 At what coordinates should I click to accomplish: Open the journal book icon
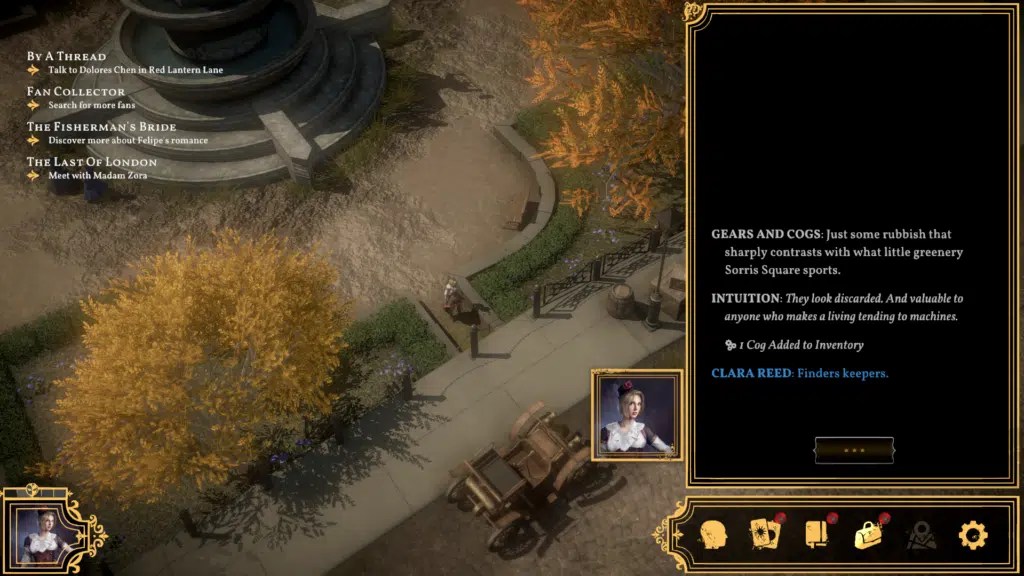816,534
